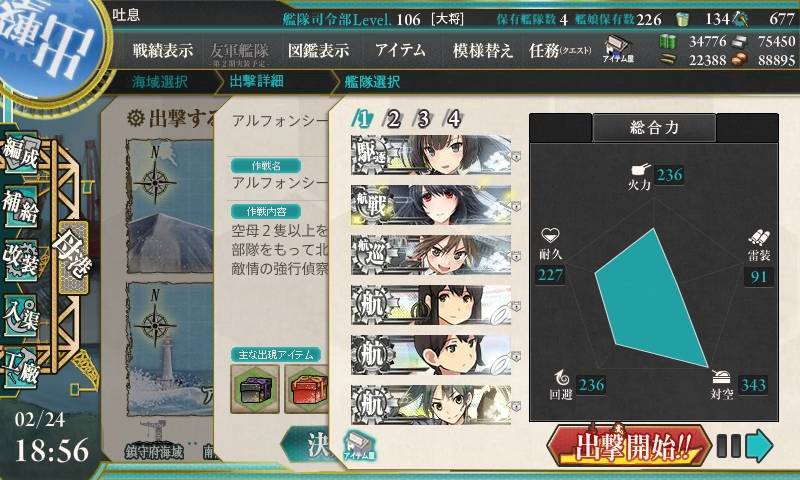Screen dimensions: 800x480
Task: Select fleet 1 tab
Action: pos(364,119)
